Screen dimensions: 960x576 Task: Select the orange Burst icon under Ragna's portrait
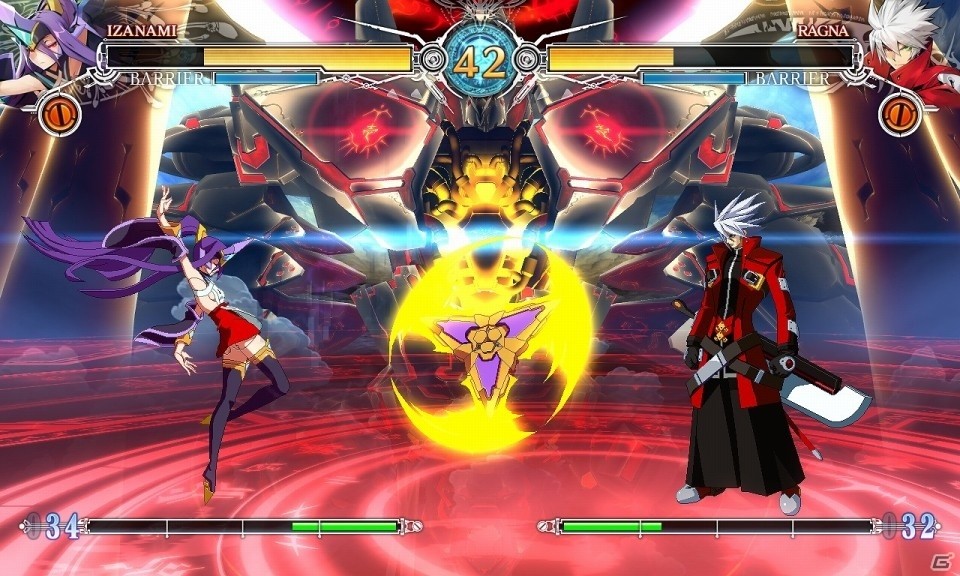click(898, 114)
